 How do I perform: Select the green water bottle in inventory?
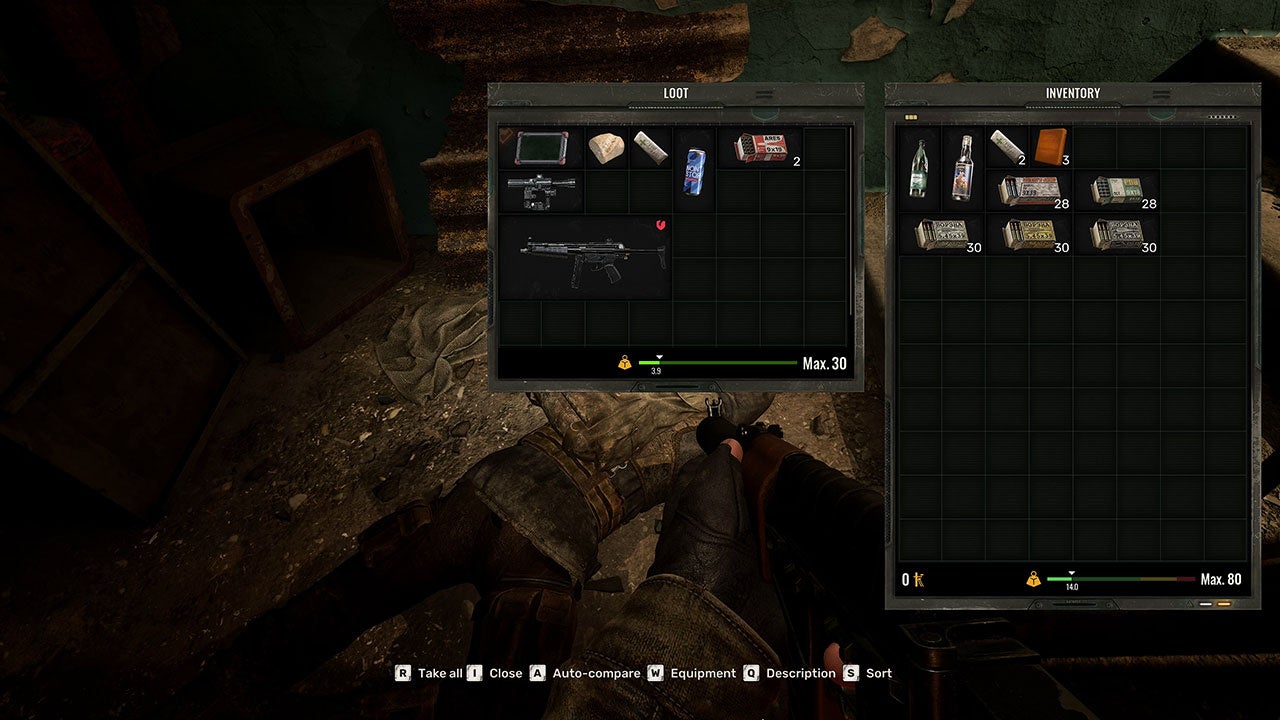click(x=919, y=167)
